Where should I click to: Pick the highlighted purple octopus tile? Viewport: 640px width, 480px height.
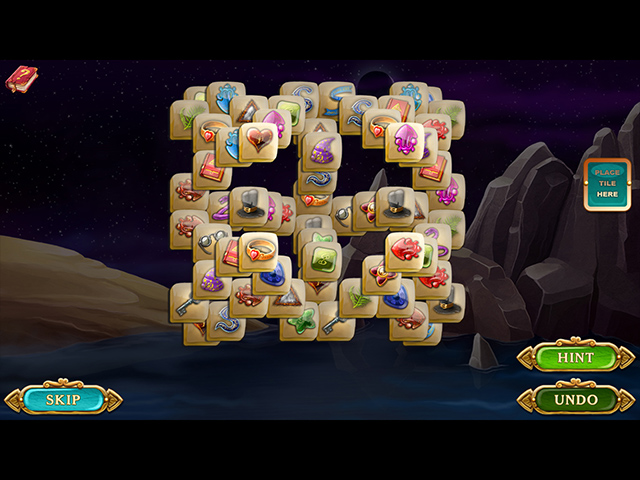[406, 140]
